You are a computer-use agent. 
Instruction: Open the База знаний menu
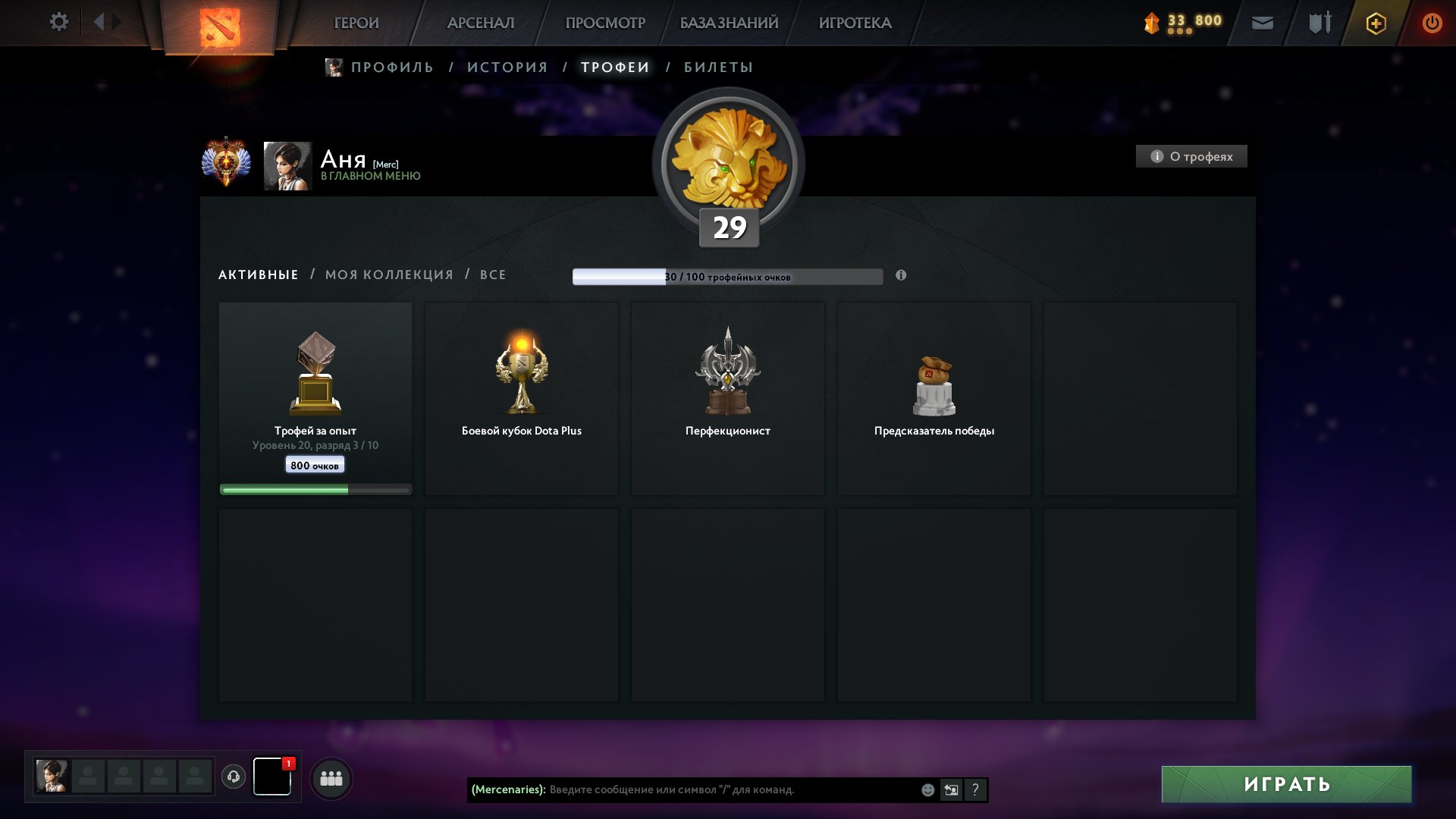729,23
